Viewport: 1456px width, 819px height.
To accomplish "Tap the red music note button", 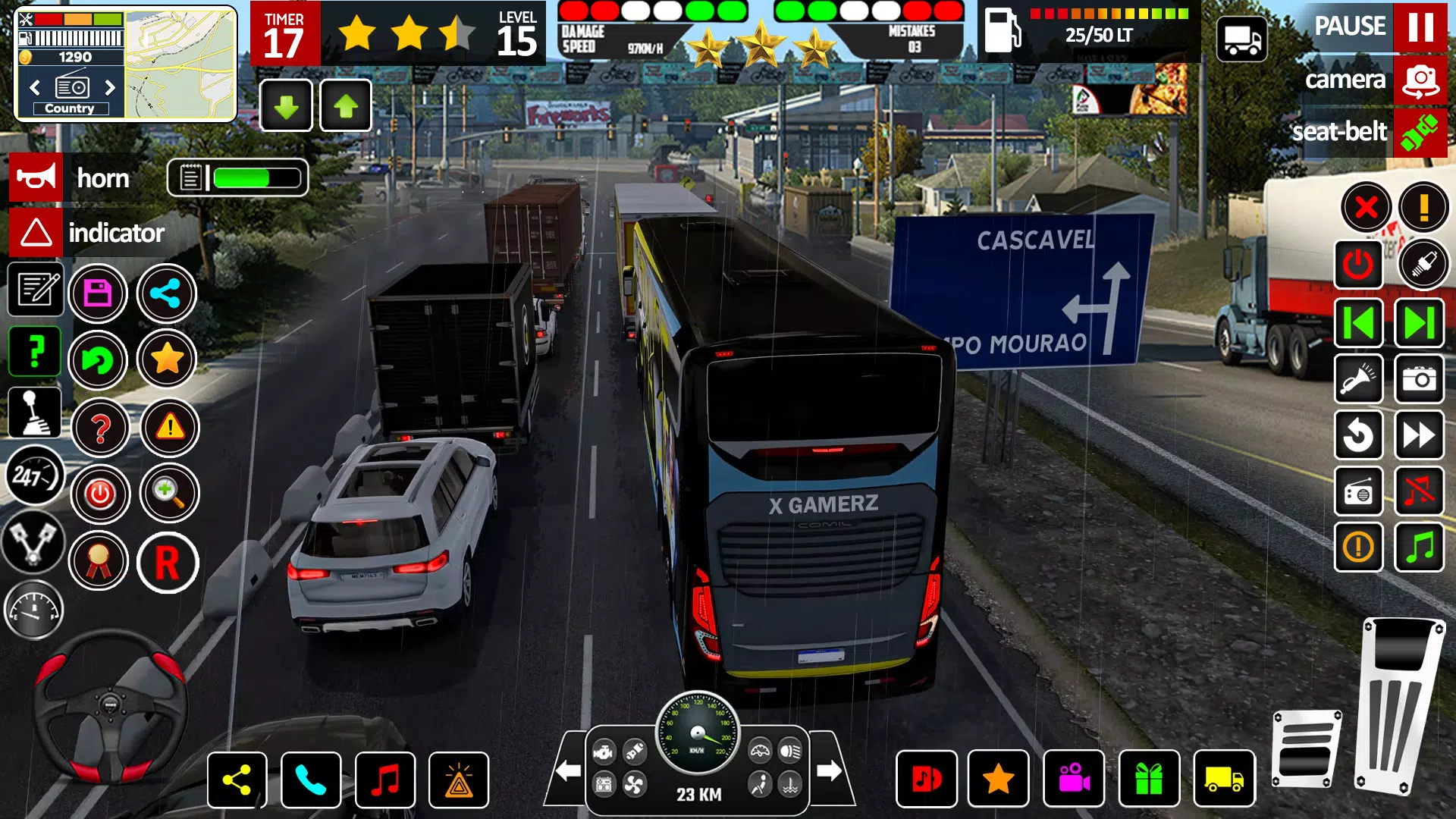I will (x=385, y=780).
